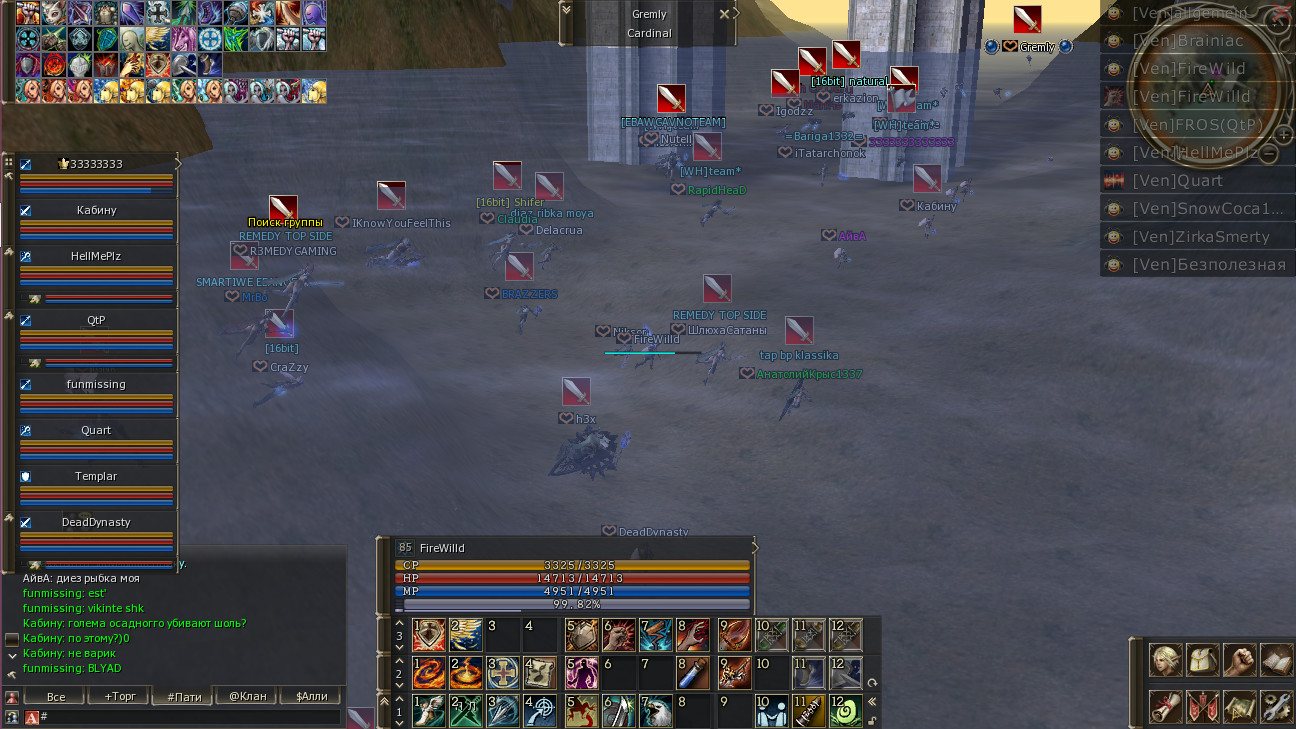Open the +Торг trade chat tab
The height and width of the screenshot is (729, 1296).
(x=118, y=696)
